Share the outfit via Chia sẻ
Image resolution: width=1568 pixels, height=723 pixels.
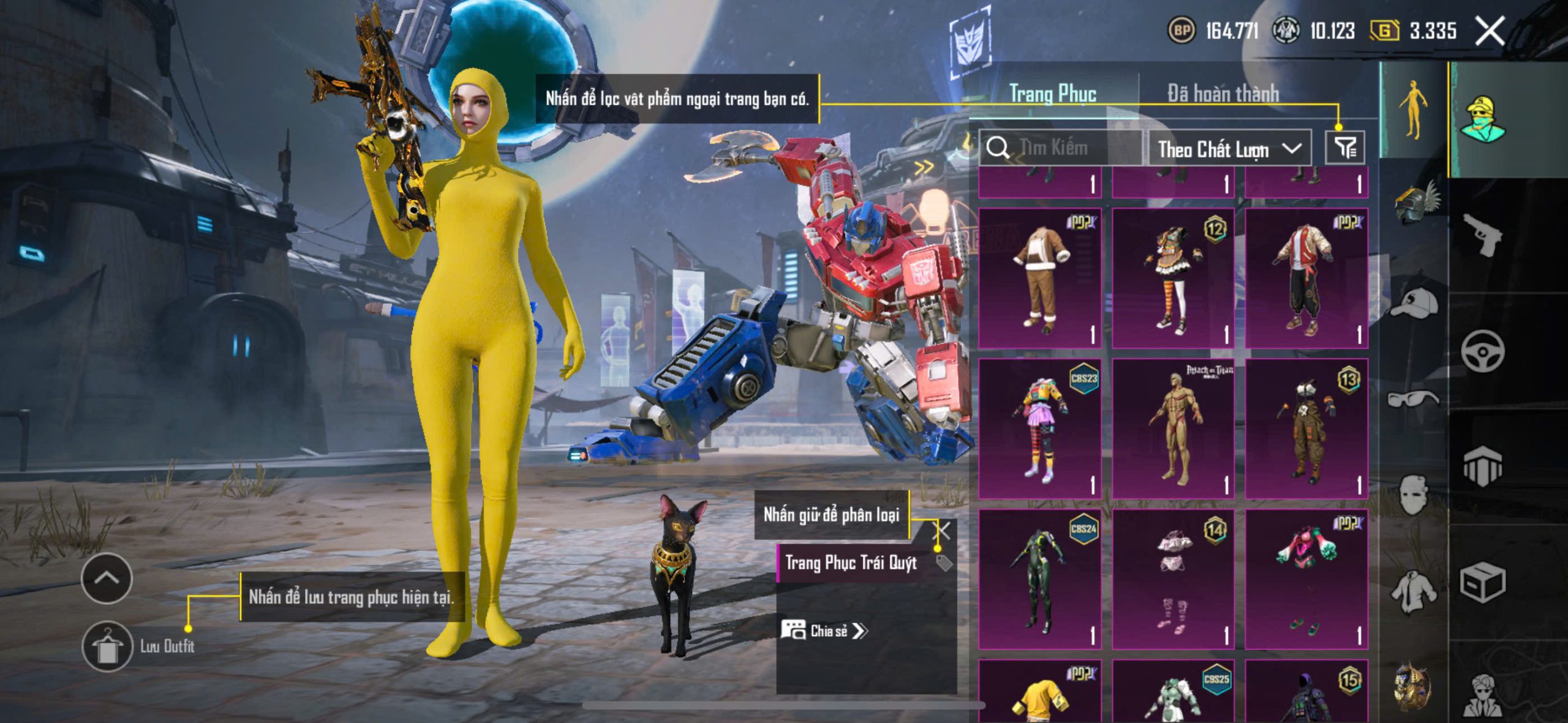coord(824,631)
